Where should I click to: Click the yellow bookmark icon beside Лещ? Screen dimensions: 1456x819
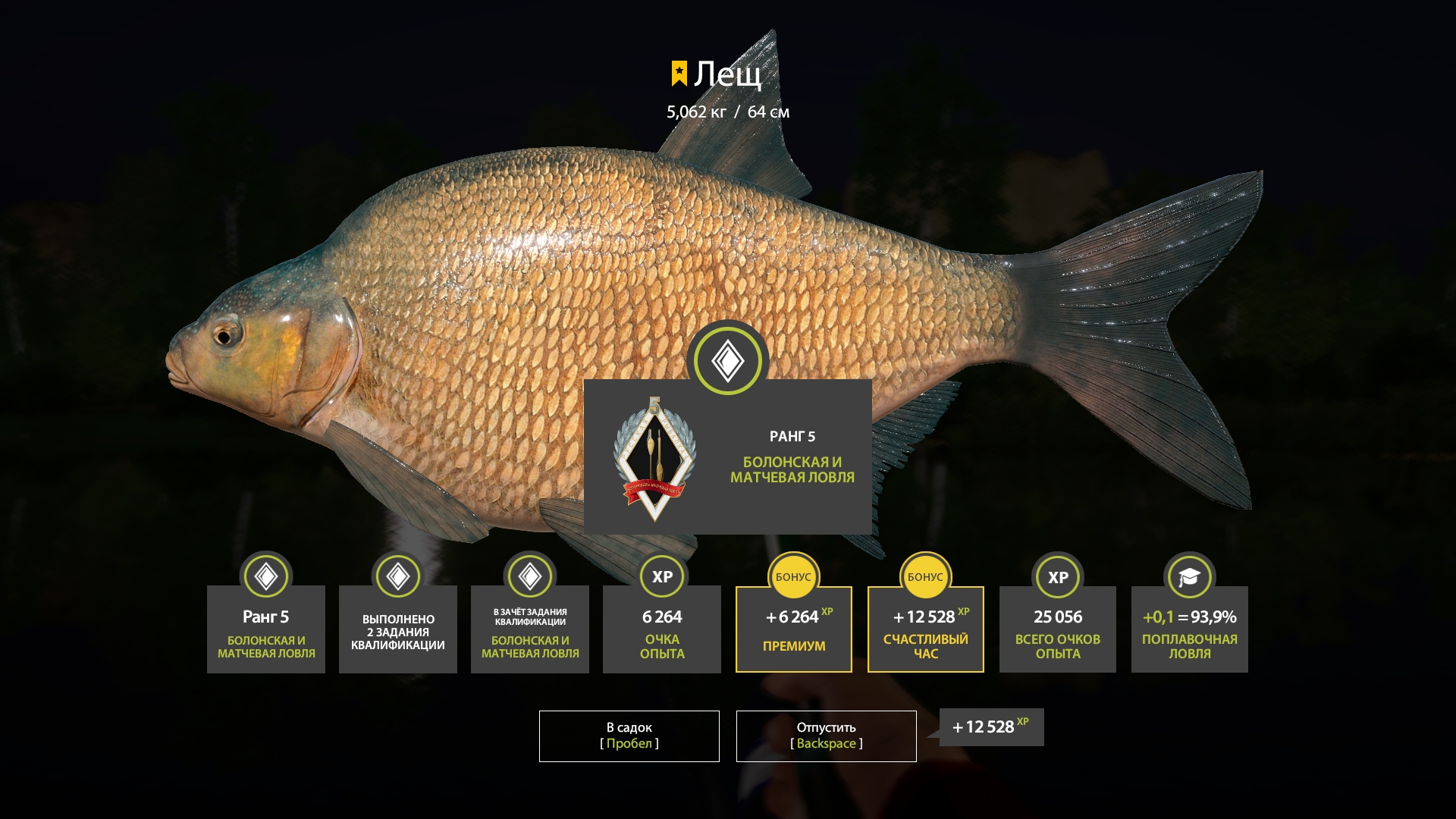[x=679, y=73]
